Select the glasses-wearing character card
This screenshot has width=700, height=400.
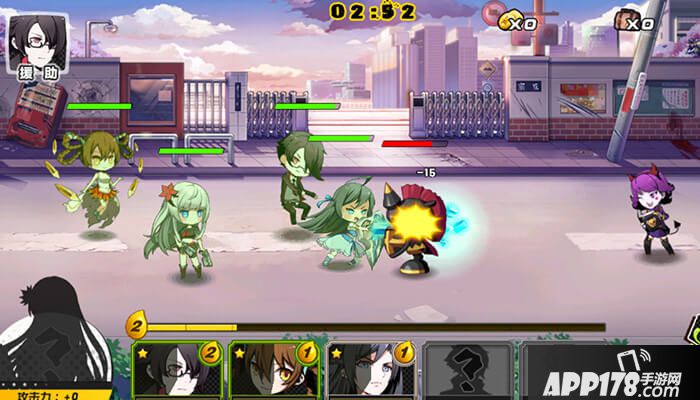(x=178, y=372)
